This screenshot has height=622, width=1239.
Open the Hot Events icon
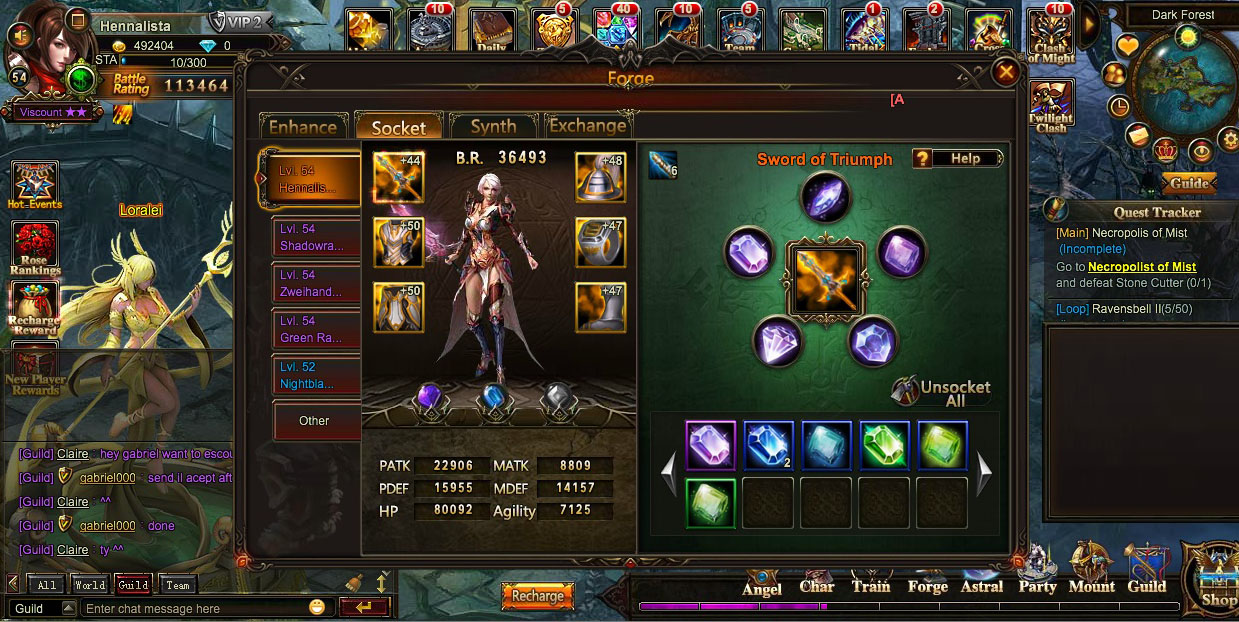[35, 185]
